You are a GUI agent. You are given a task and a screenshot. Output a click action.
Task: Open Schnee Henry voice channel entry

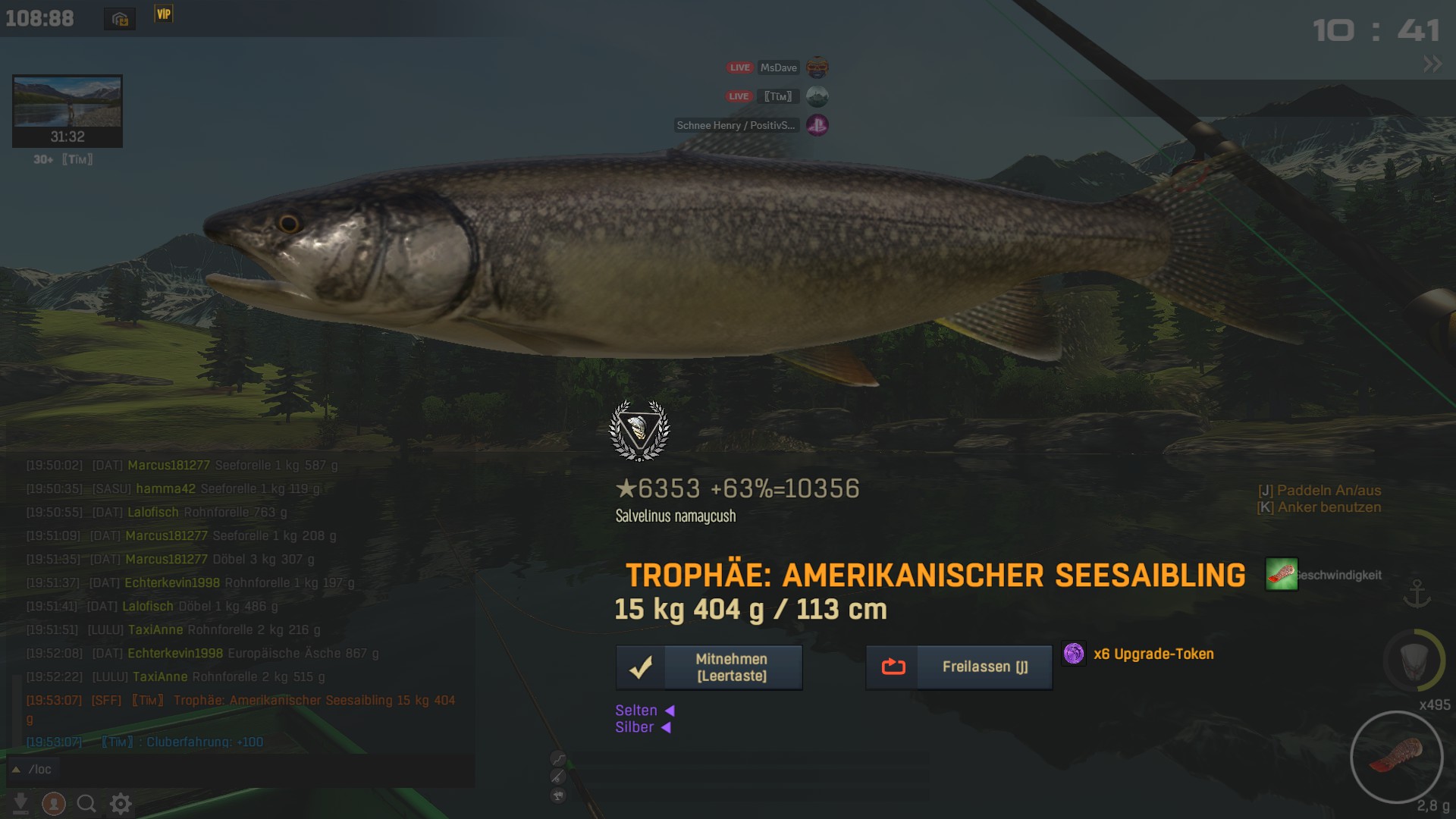click(751, 125)
